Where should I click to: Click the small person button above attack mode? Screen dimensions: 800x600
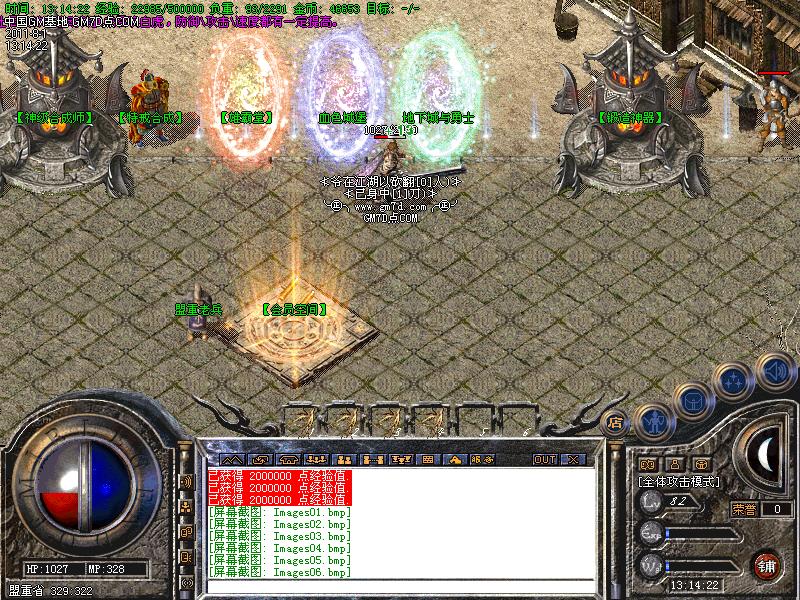pos(674,464)
